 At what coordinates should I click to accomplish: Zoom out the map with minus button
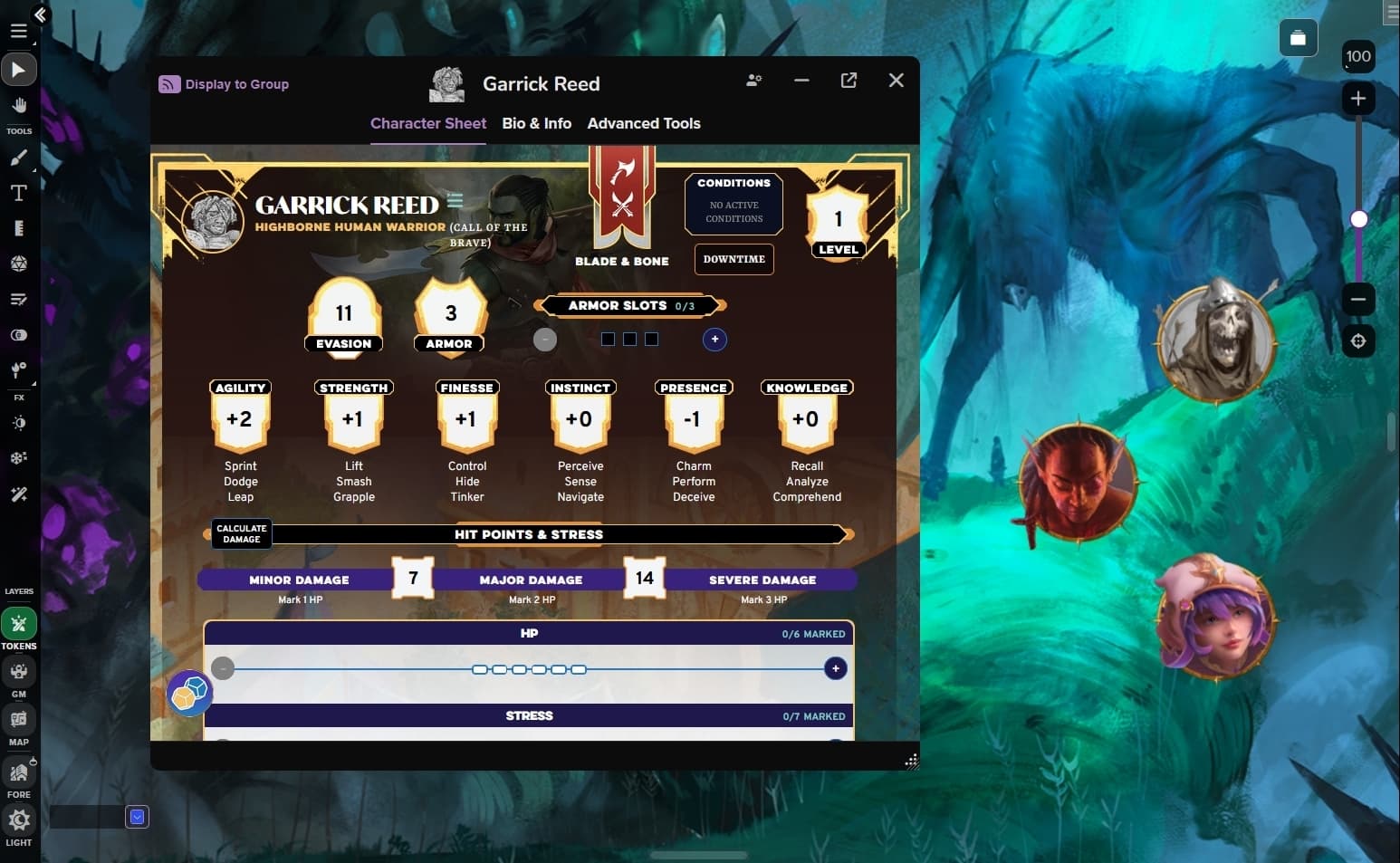tap(1357, 300)
